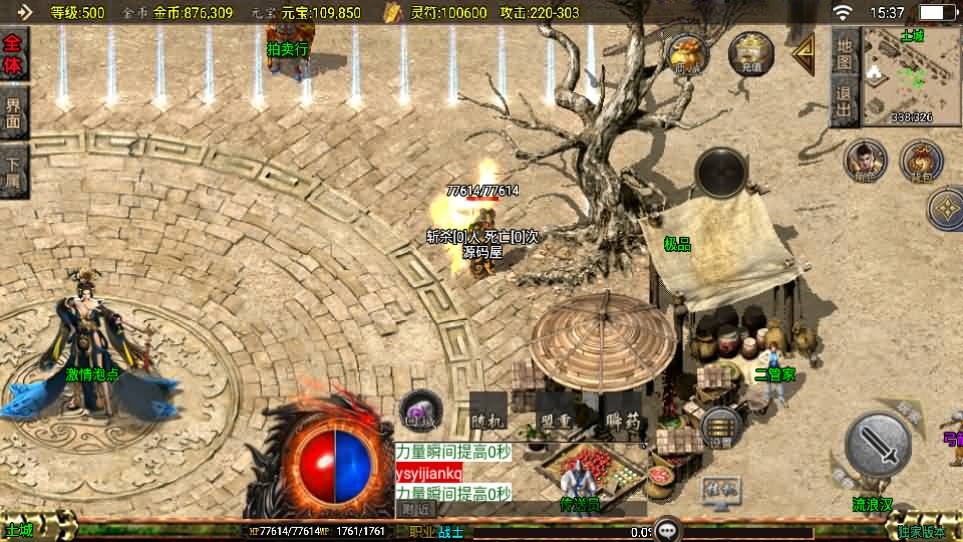Tap the sword attack button
Image resolution: width=963 pixels, height=542 pixels.
[878, 443]
